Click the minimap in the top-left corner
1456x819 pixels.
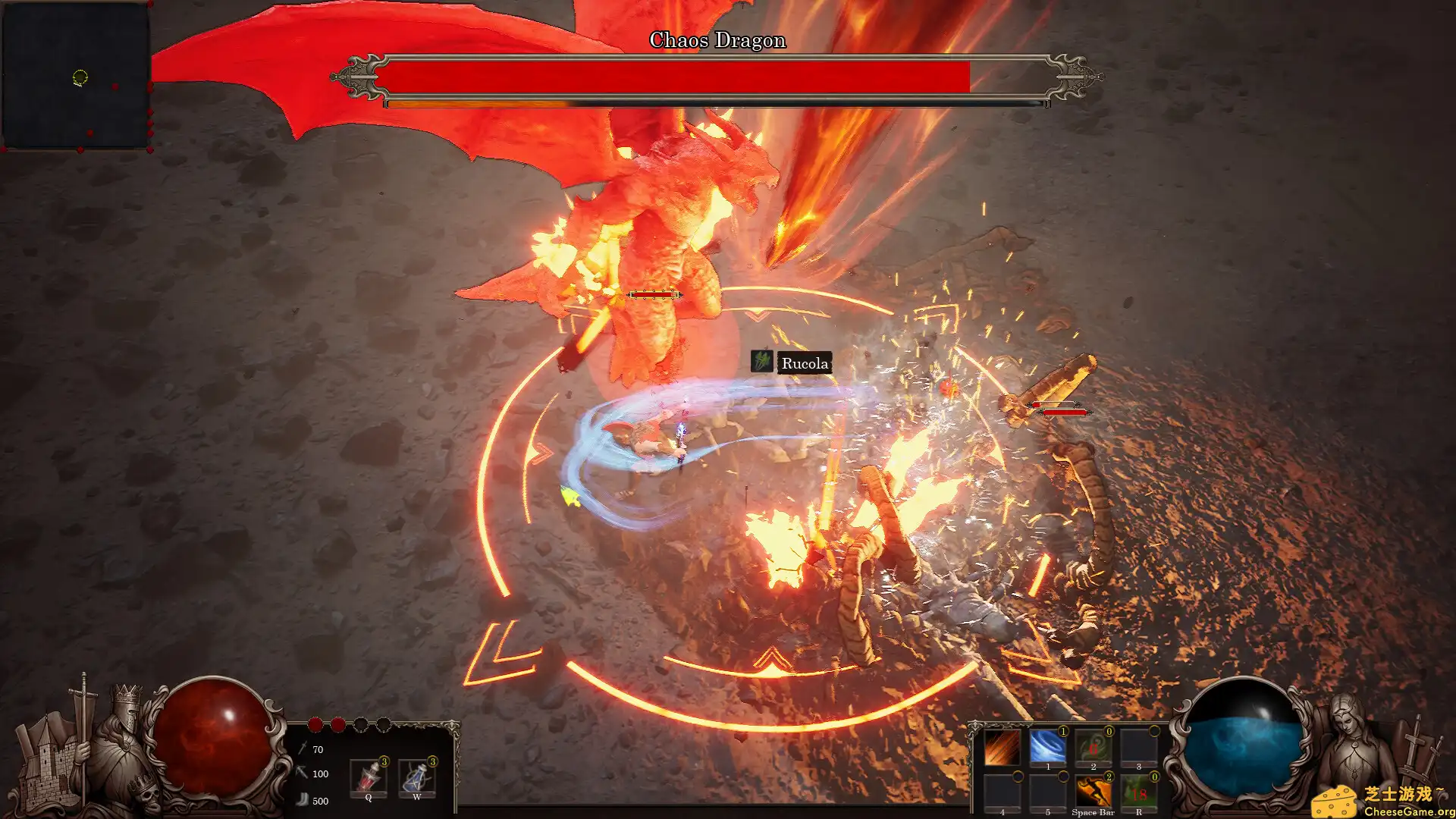(x=76, y=76)
